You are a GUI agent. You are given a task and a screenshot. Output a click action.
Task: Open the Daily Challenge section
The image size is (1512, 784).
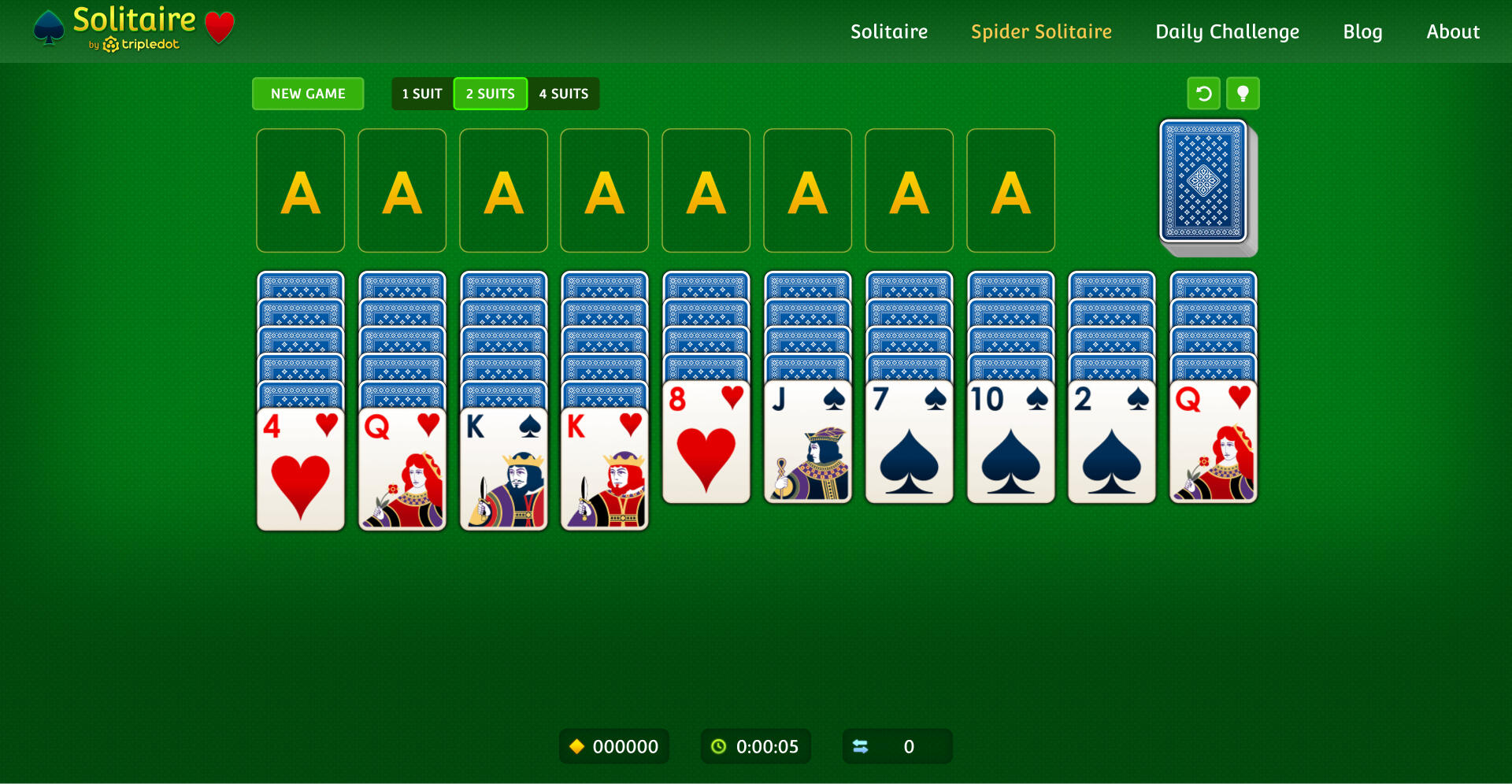point(1226,31)
